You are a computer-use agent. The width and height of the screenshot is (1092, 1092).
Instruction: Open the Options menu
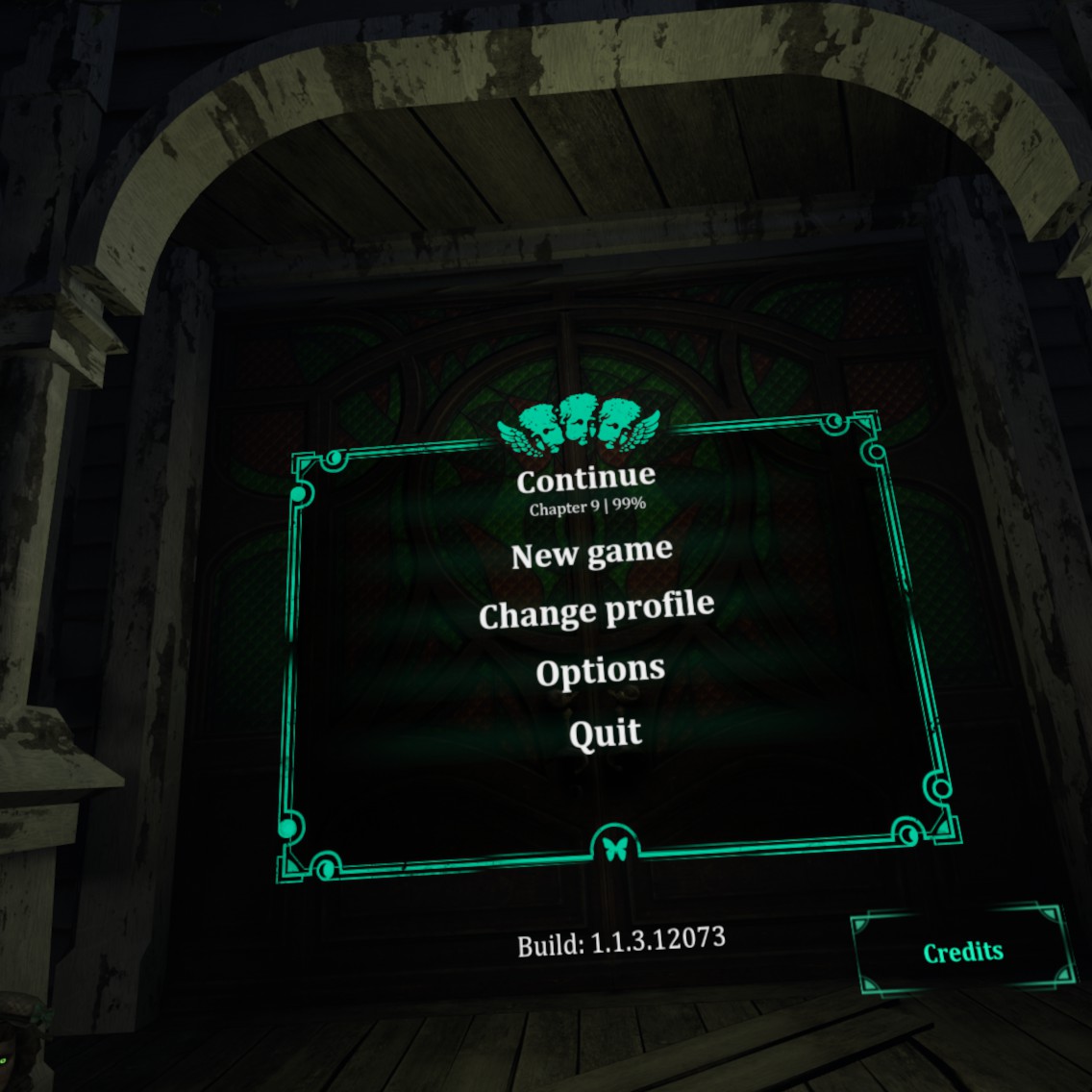[600, 671]
